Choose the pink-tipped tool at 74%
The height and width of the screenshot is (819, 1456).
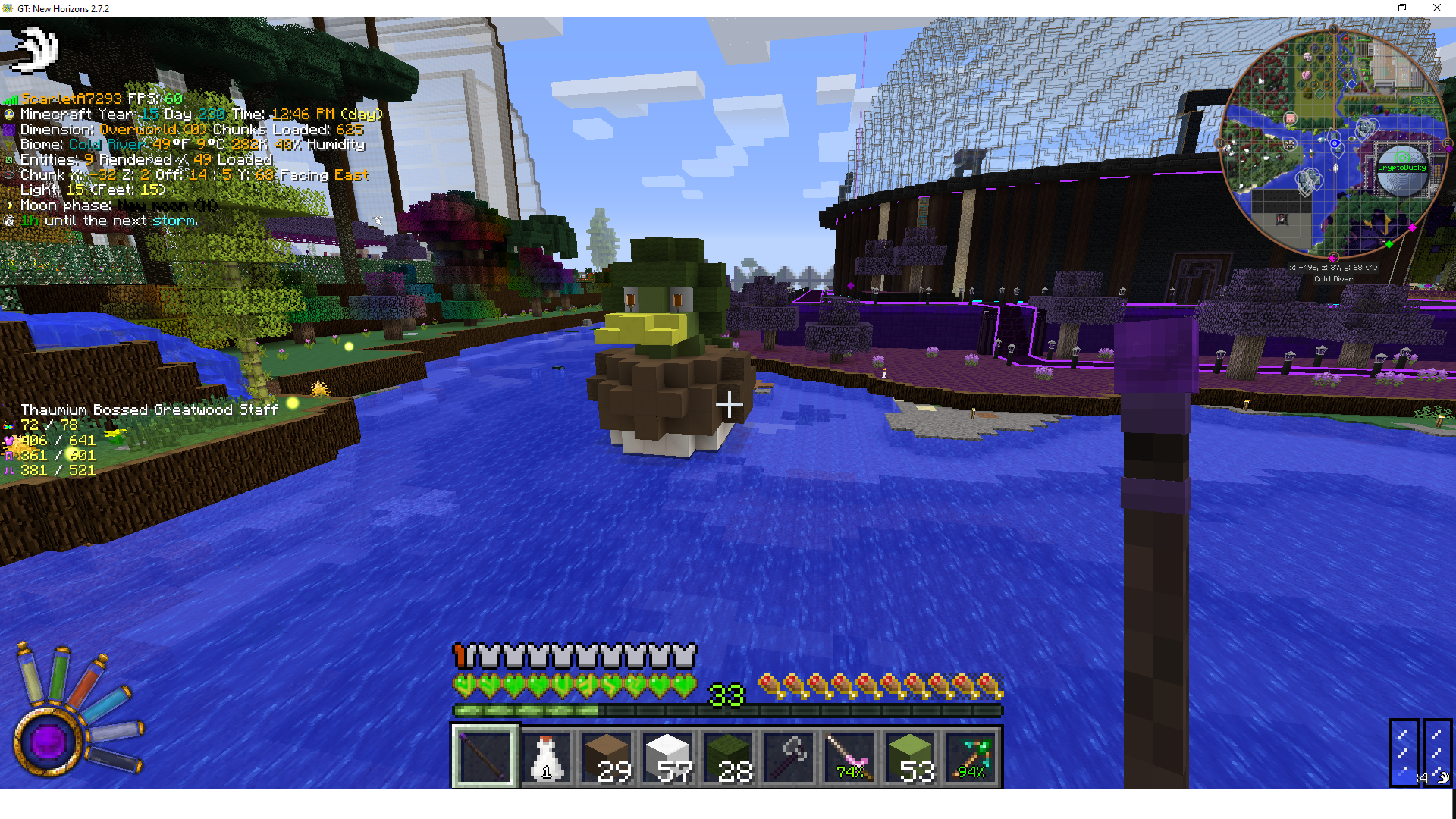pyautogui.click(x=849, y=757)
